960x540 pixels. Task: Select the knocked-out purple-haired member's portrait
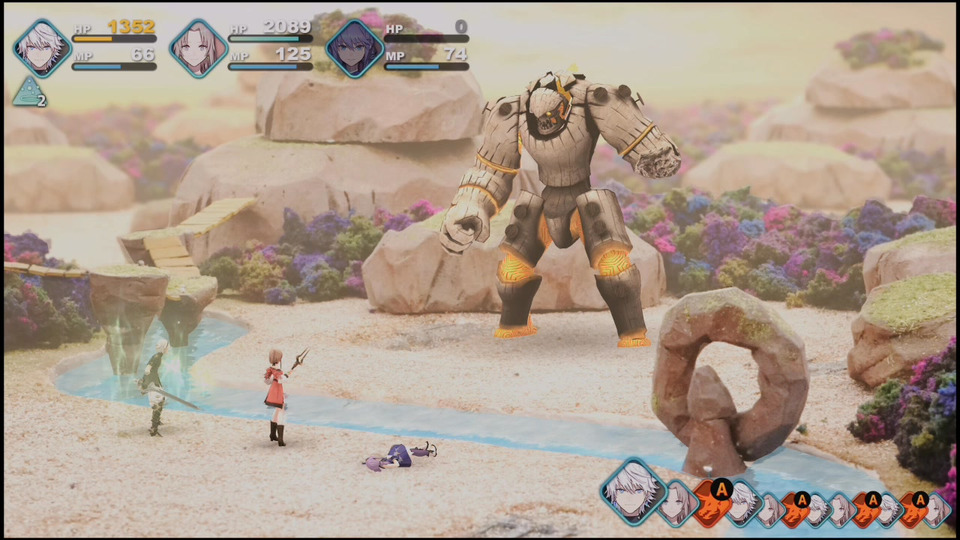coord(355,48)
